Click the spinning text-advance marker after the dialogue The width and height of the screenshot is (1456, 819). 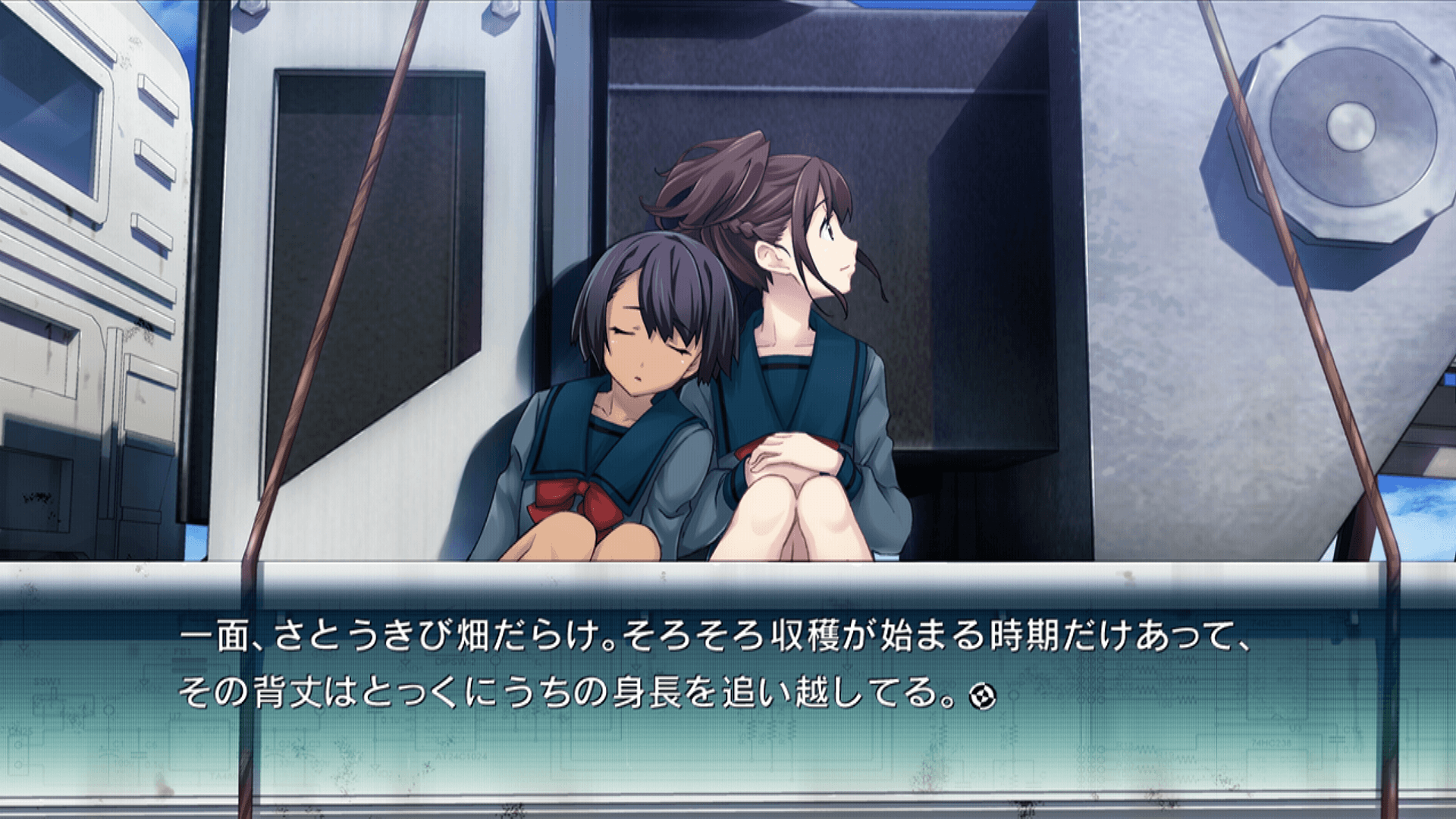click(982, 695)
